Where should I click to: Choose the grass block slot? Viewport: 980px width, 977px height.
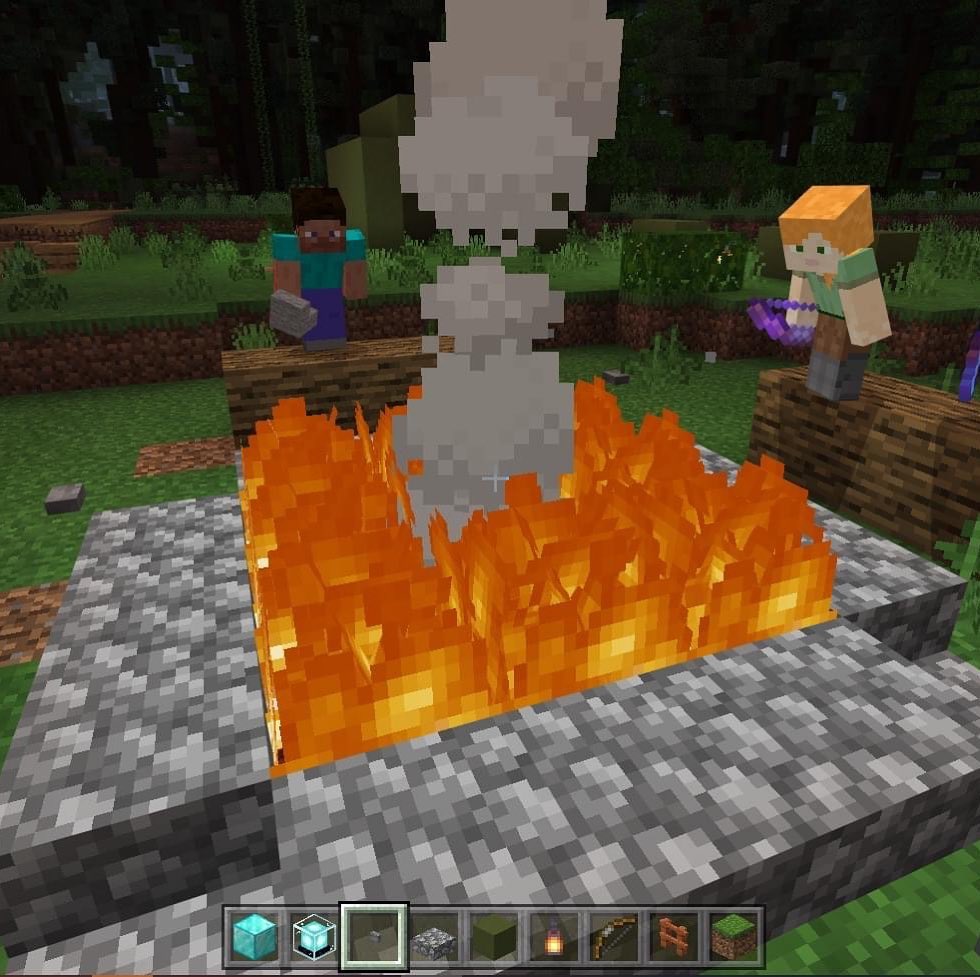733,937
